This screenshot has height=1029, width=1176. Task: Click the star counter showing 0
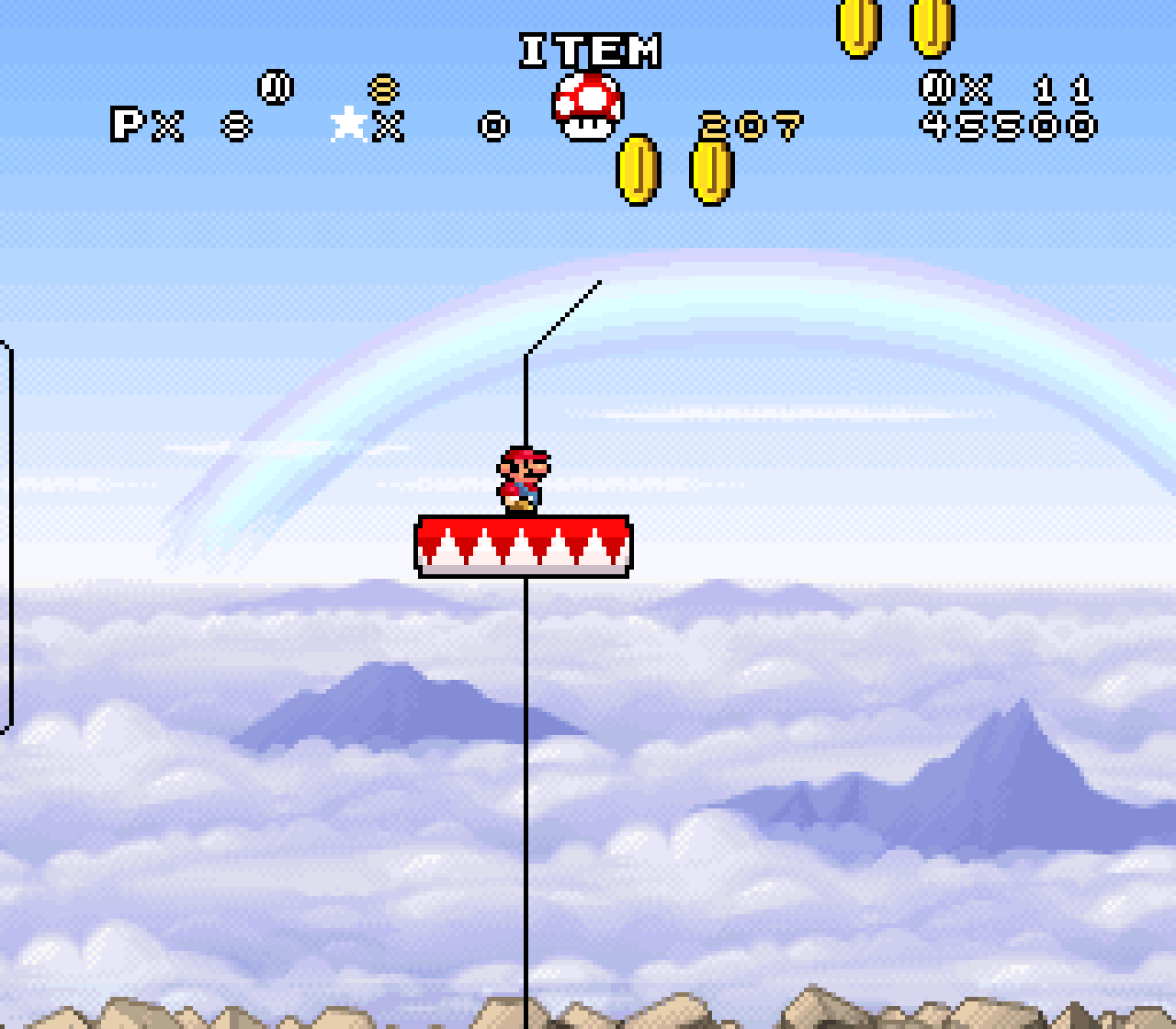coord(492,126)
